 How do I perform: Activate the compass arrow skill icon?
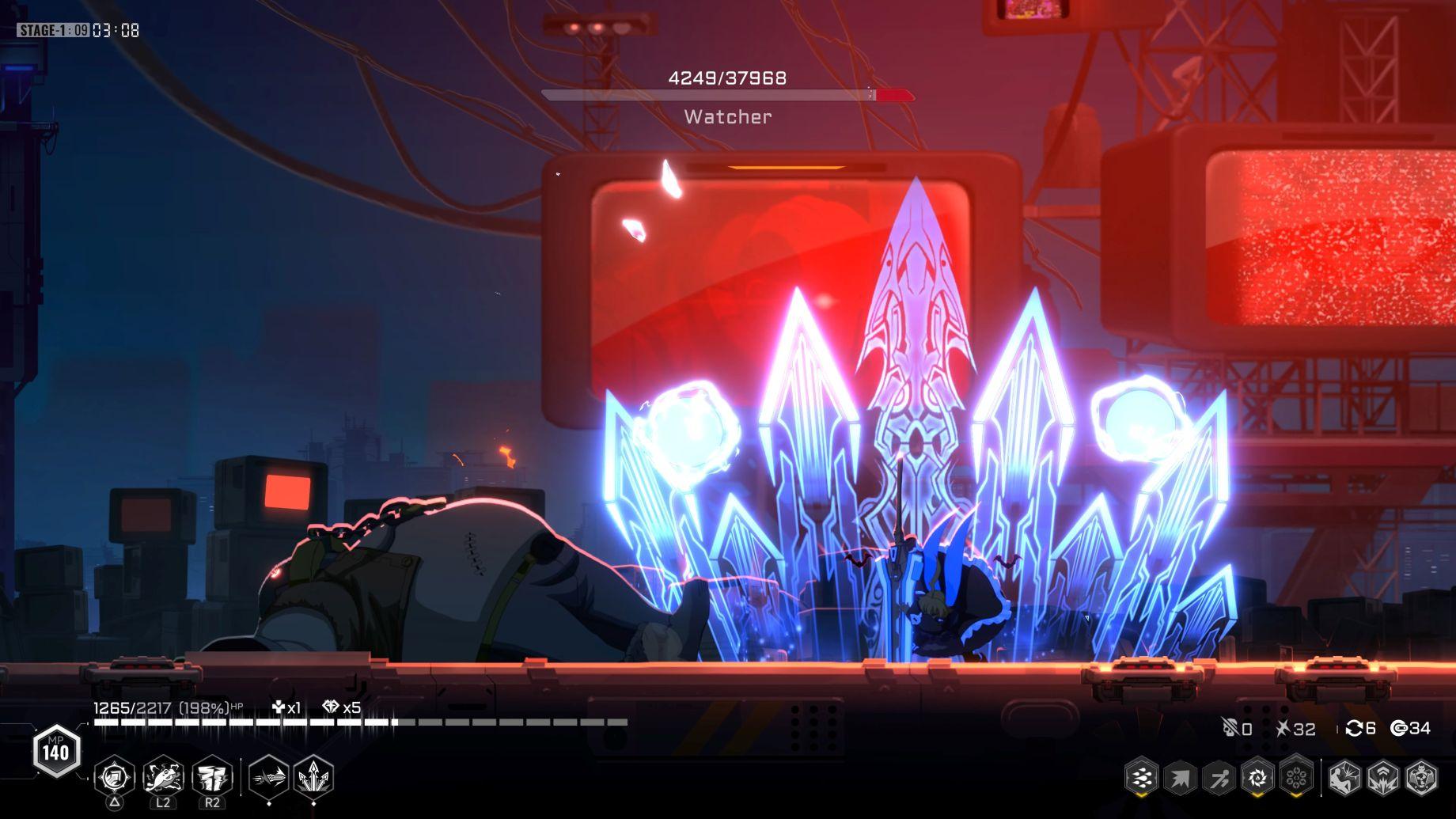[115, 778]
